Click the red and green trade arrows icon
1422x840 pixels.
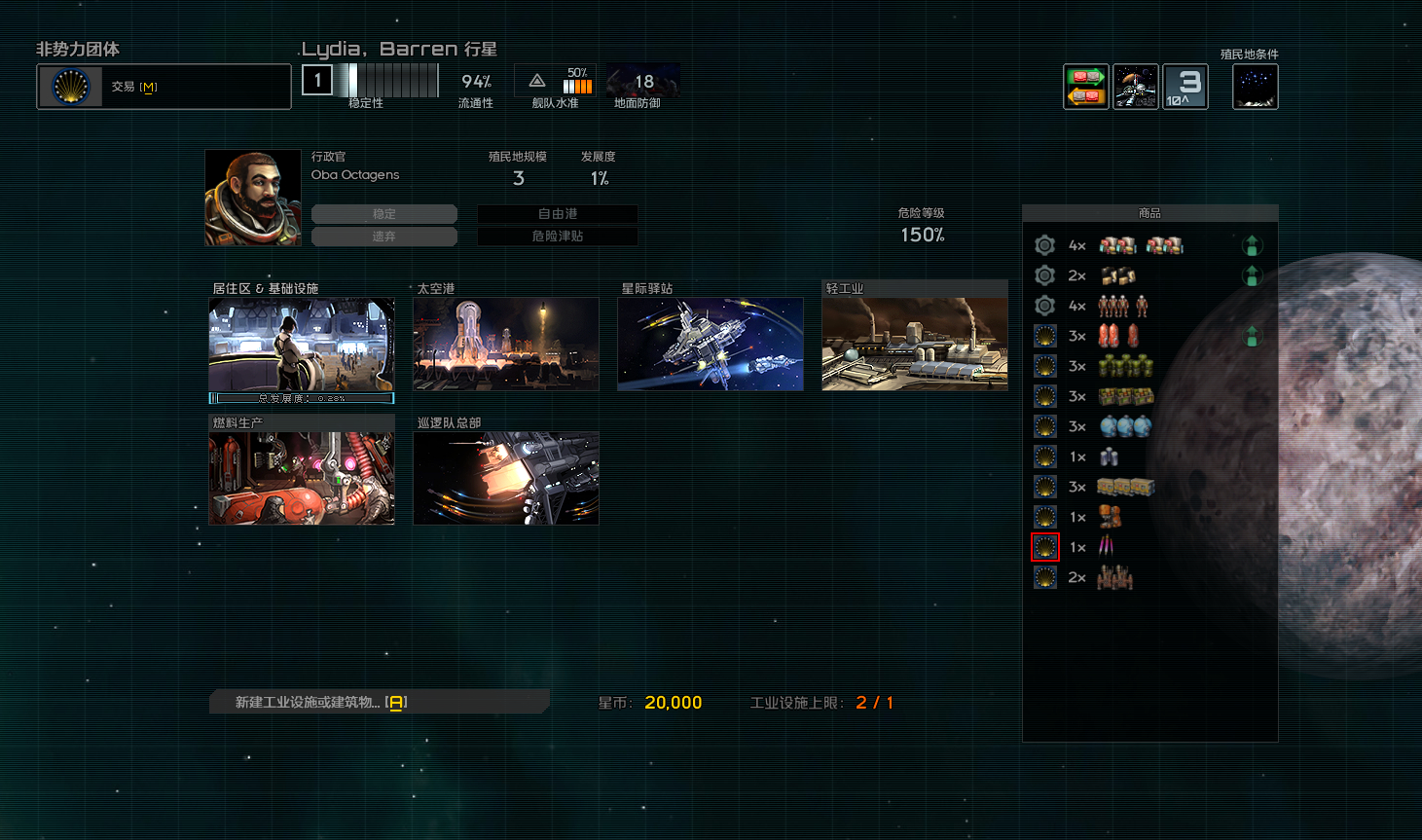[1086, 88]
